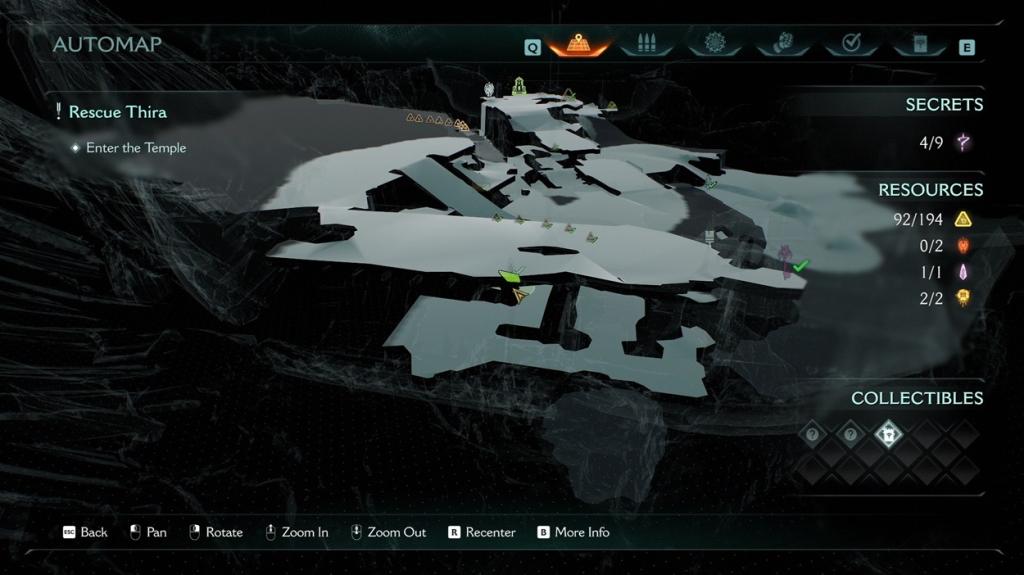
Task: Click the Rescue Thira objective
Action: (117, 112)
